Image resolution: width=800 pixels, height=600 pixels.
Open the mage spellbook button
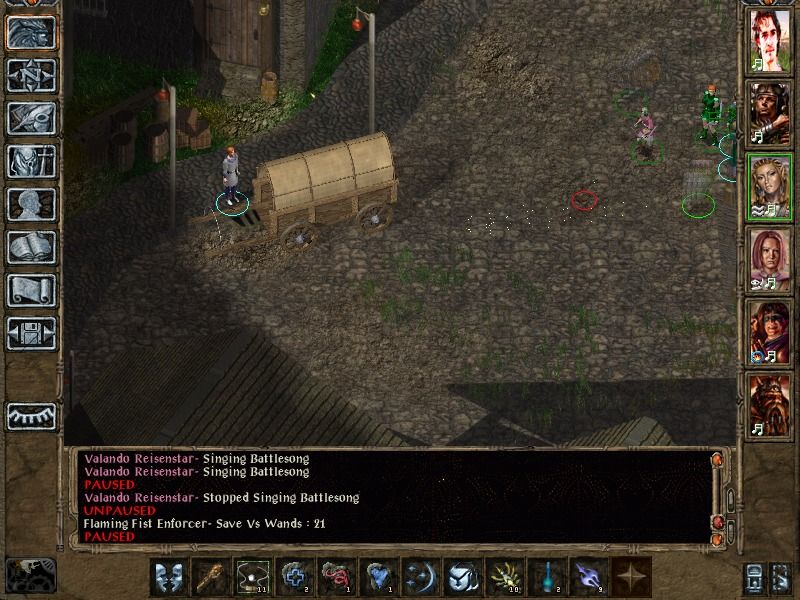point(31,247)
